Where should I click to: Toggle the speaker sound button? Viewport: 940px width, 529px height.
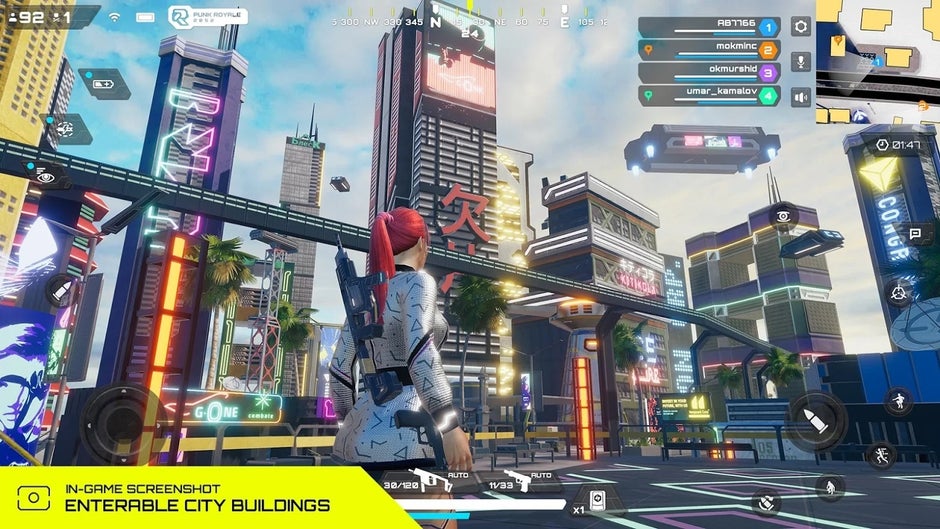801,97
